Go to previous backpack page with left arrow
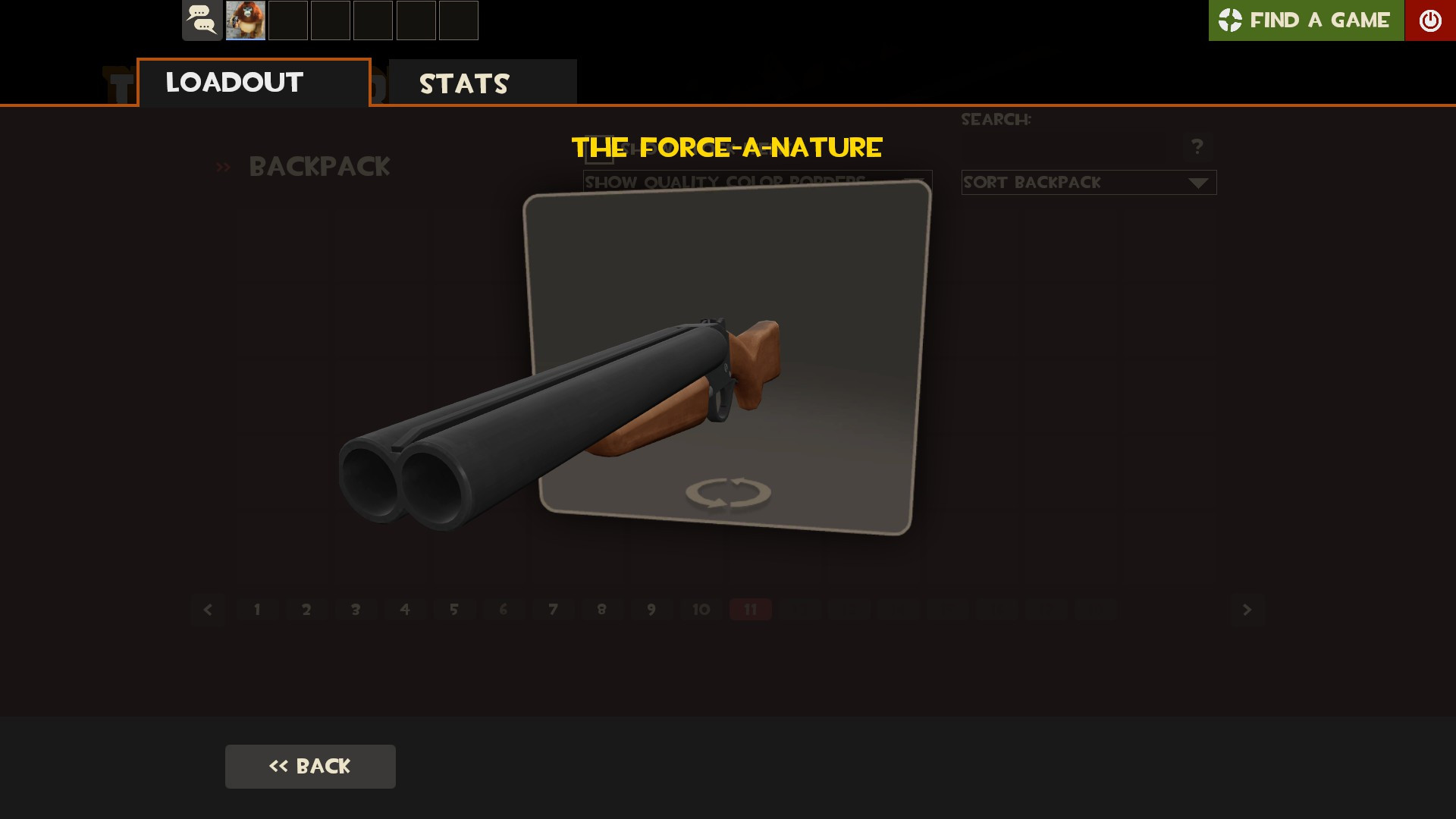1456x819 pixels. [208, 609]
